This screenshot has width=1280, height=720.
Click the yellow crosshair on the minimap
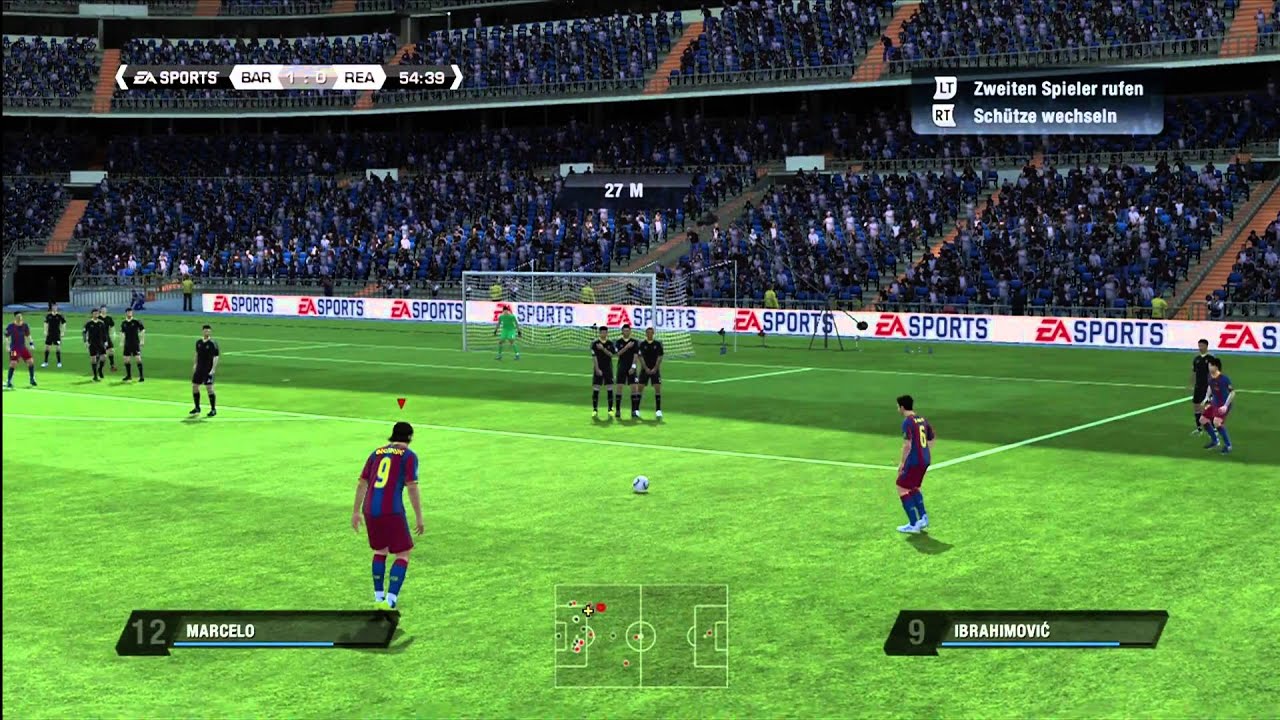pos(588,610)
